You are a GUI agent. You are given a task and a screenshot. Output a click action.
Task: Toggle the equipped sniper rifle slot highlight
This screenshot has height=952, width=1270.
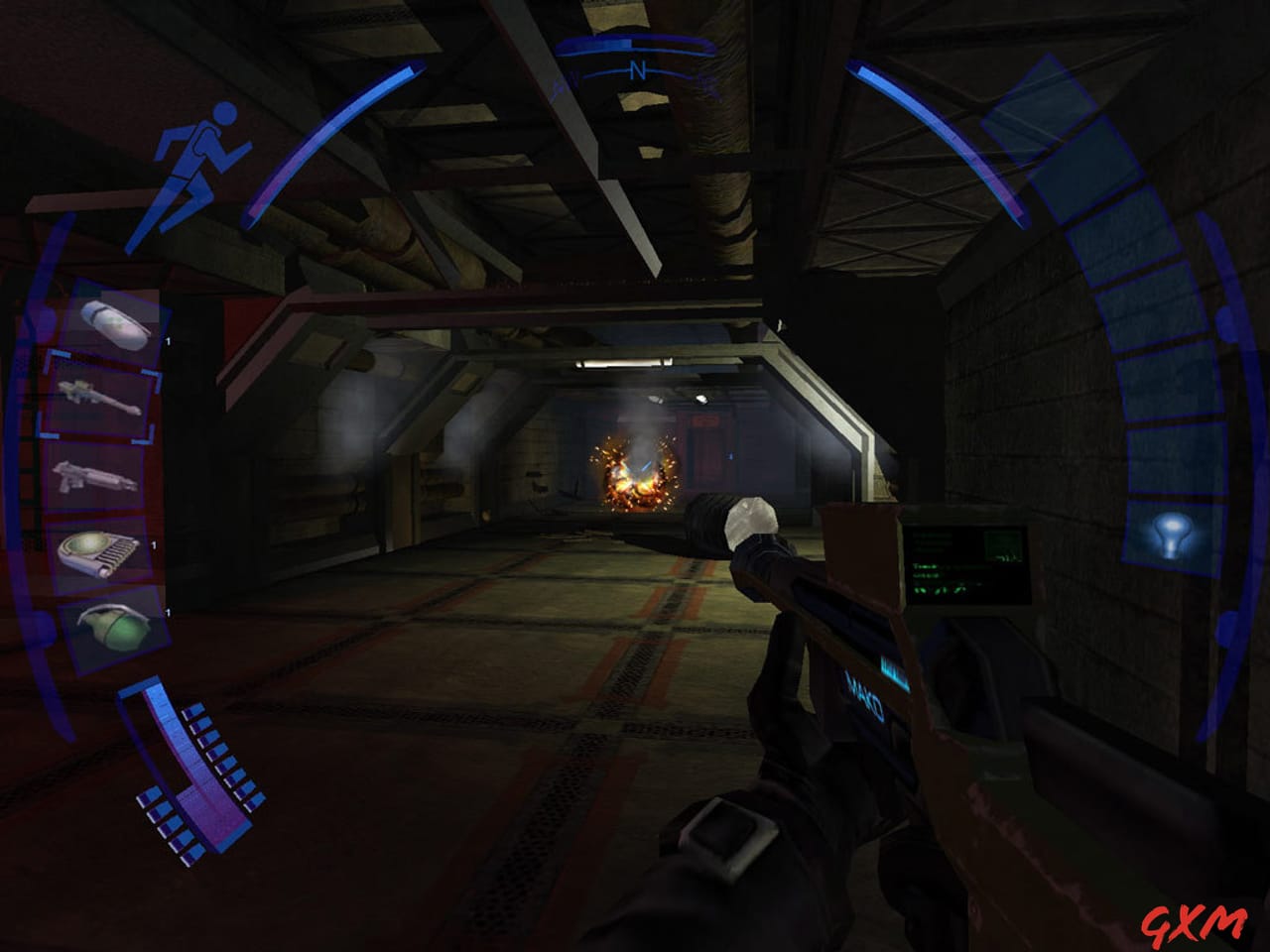[x=99, y=397]
